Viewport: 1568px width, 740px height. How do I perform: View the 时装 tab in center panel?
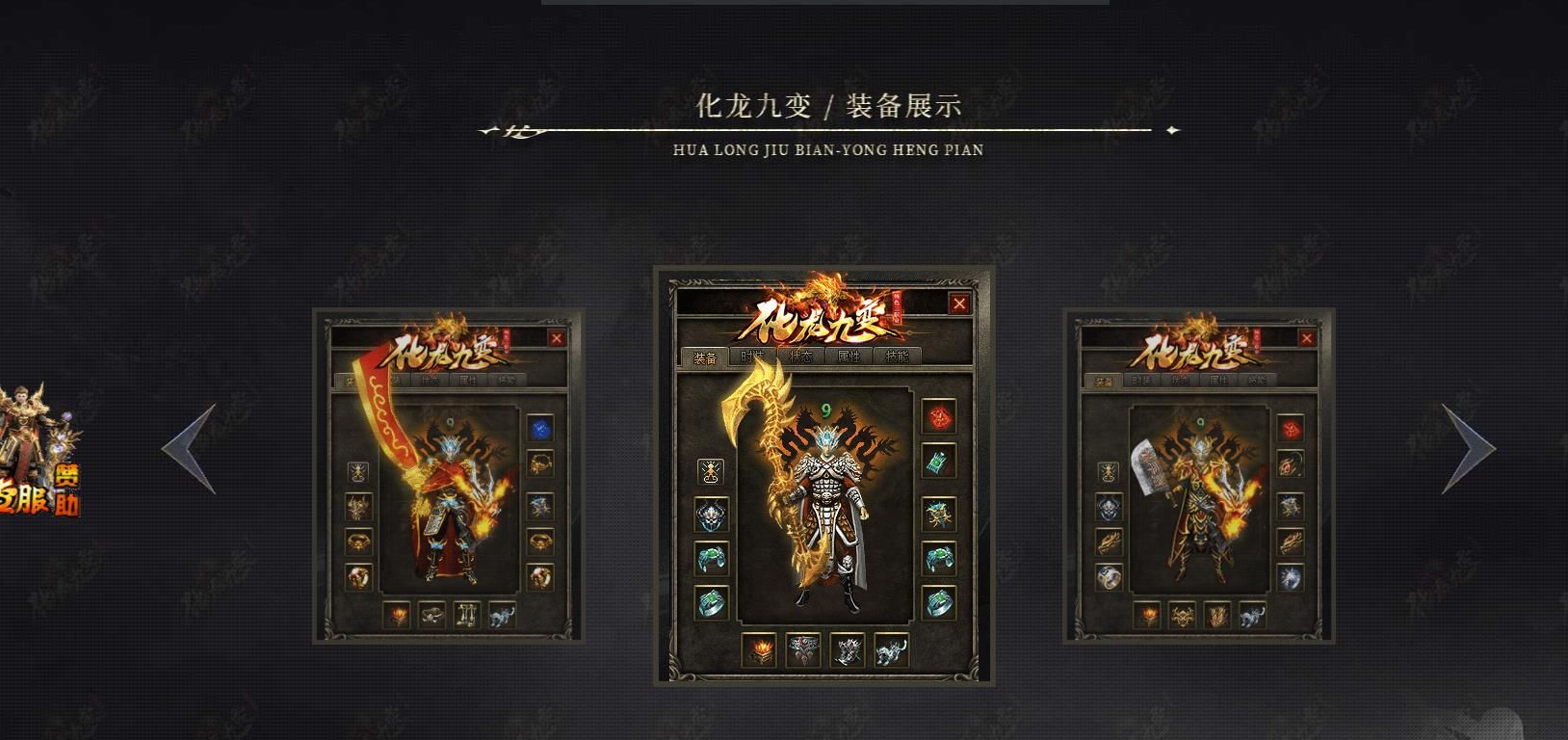752,357
